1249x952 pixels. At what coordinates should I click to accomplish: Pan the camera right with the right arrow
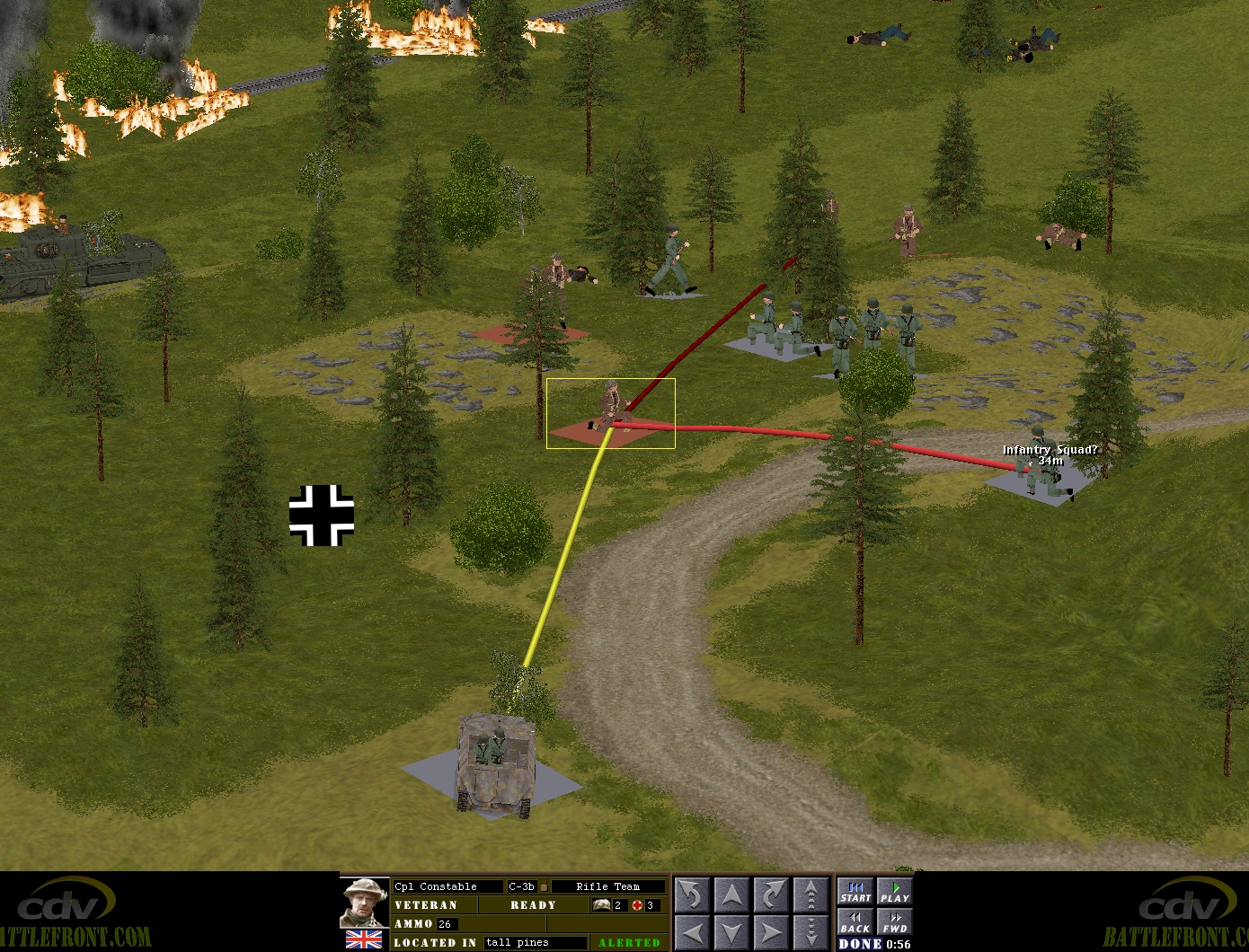[771, 931]
